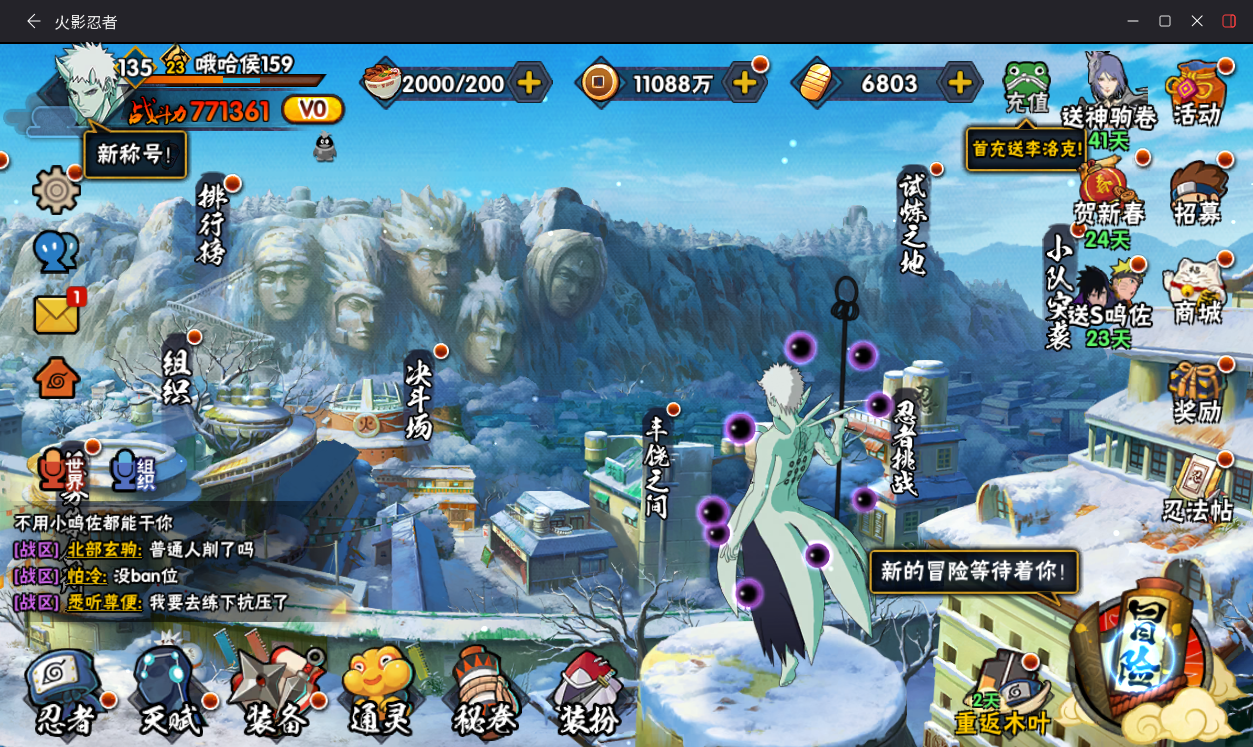The height and width of the screenshot is (747, 1253).
Task: Open the gear settings icon
Action: point(56,189)
